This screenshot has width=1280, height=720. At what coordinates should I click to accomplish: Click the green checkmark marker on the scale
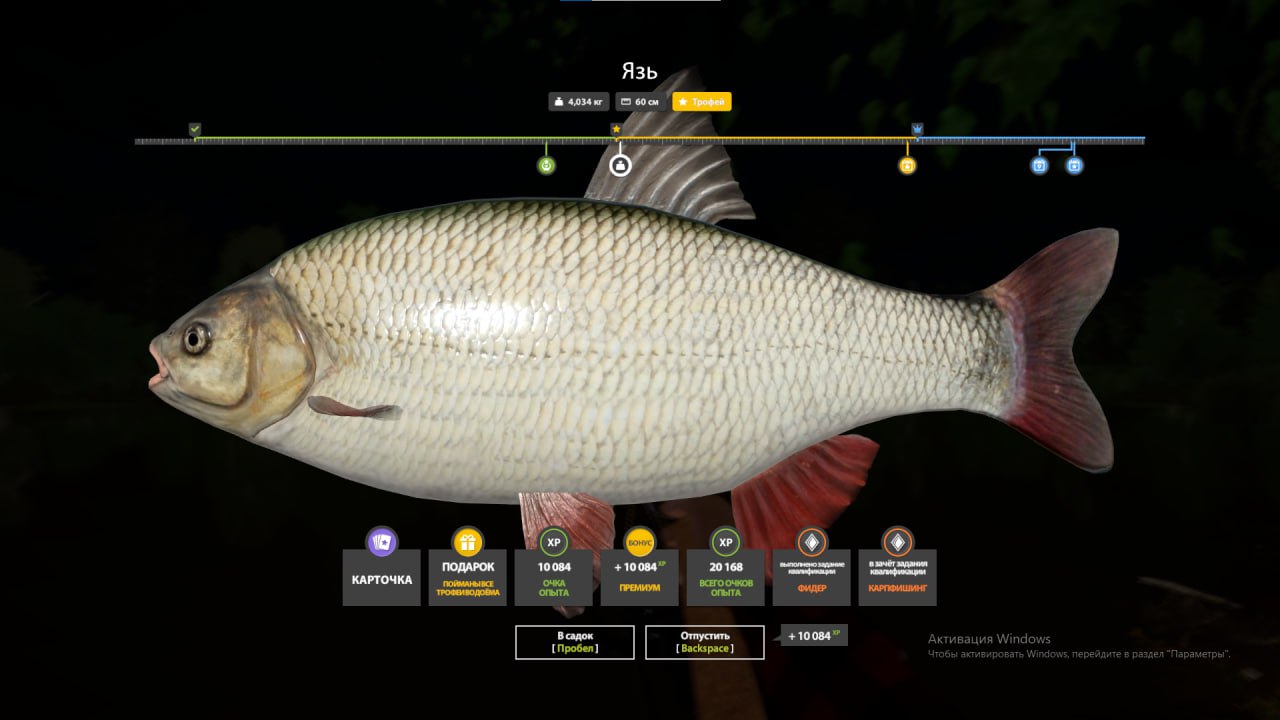coord(195,129)
